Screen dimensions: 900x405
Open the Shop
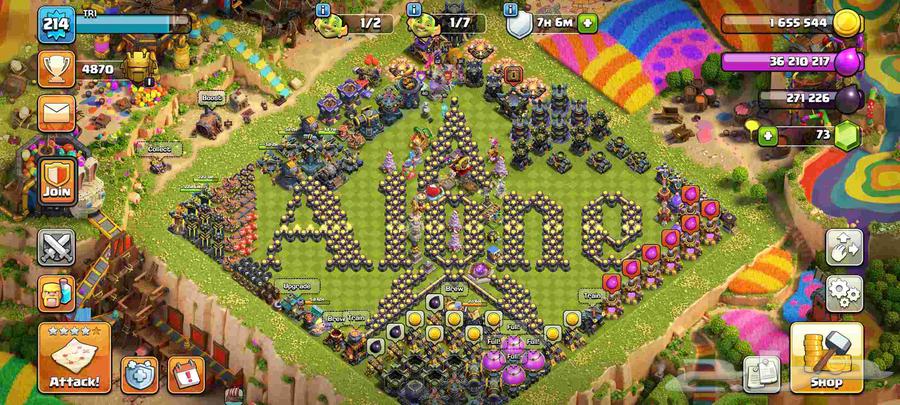826,358
